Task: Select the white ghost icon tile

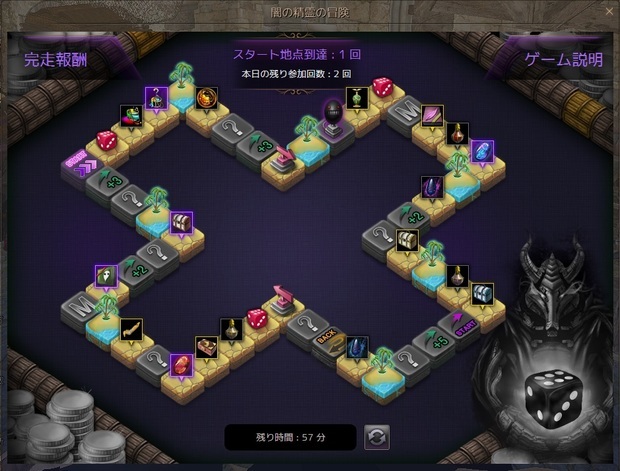Action: tap(106, 276)
